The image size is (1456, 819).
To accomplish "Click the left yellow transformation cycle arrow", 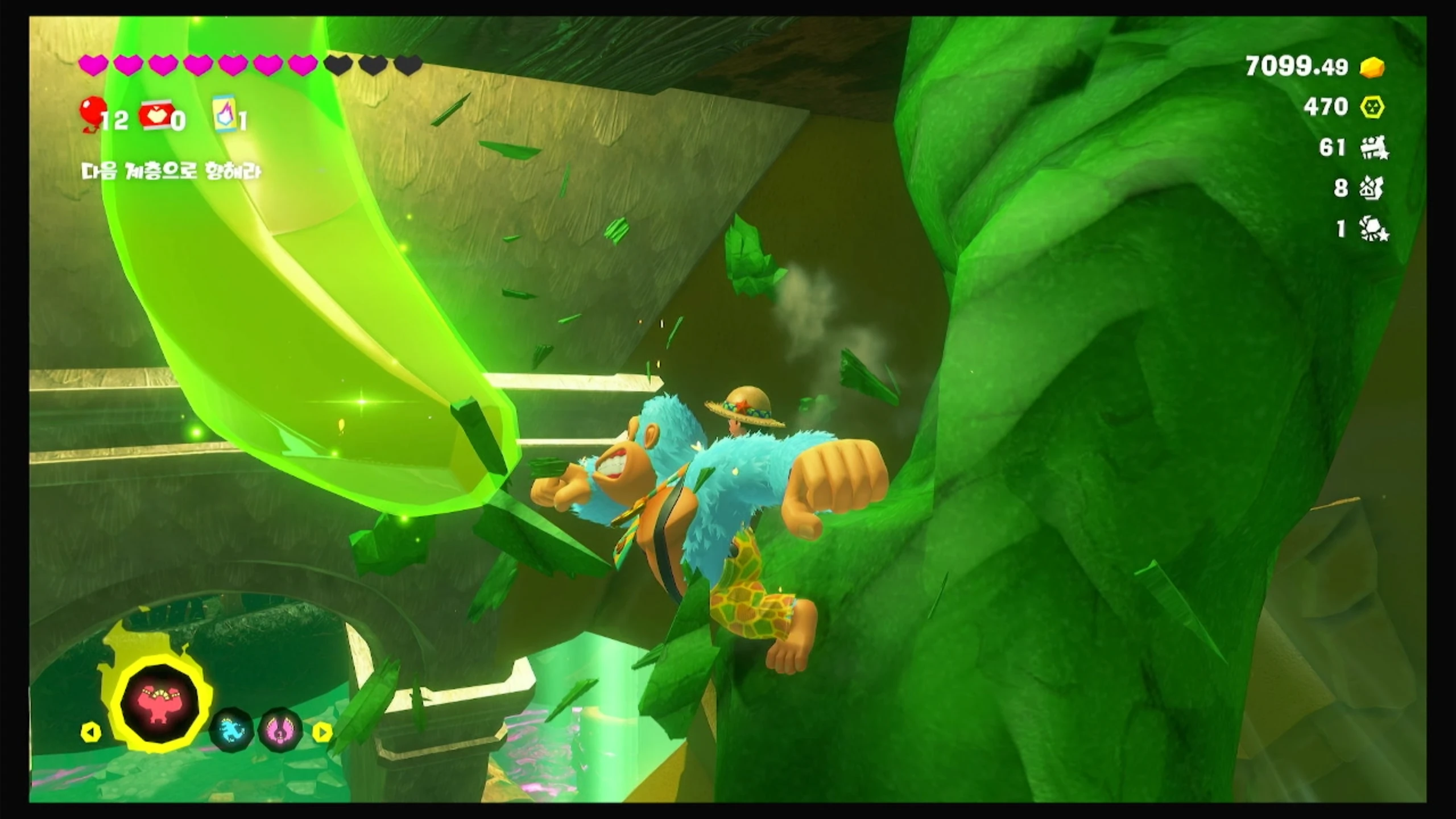I will coord(91,732).
